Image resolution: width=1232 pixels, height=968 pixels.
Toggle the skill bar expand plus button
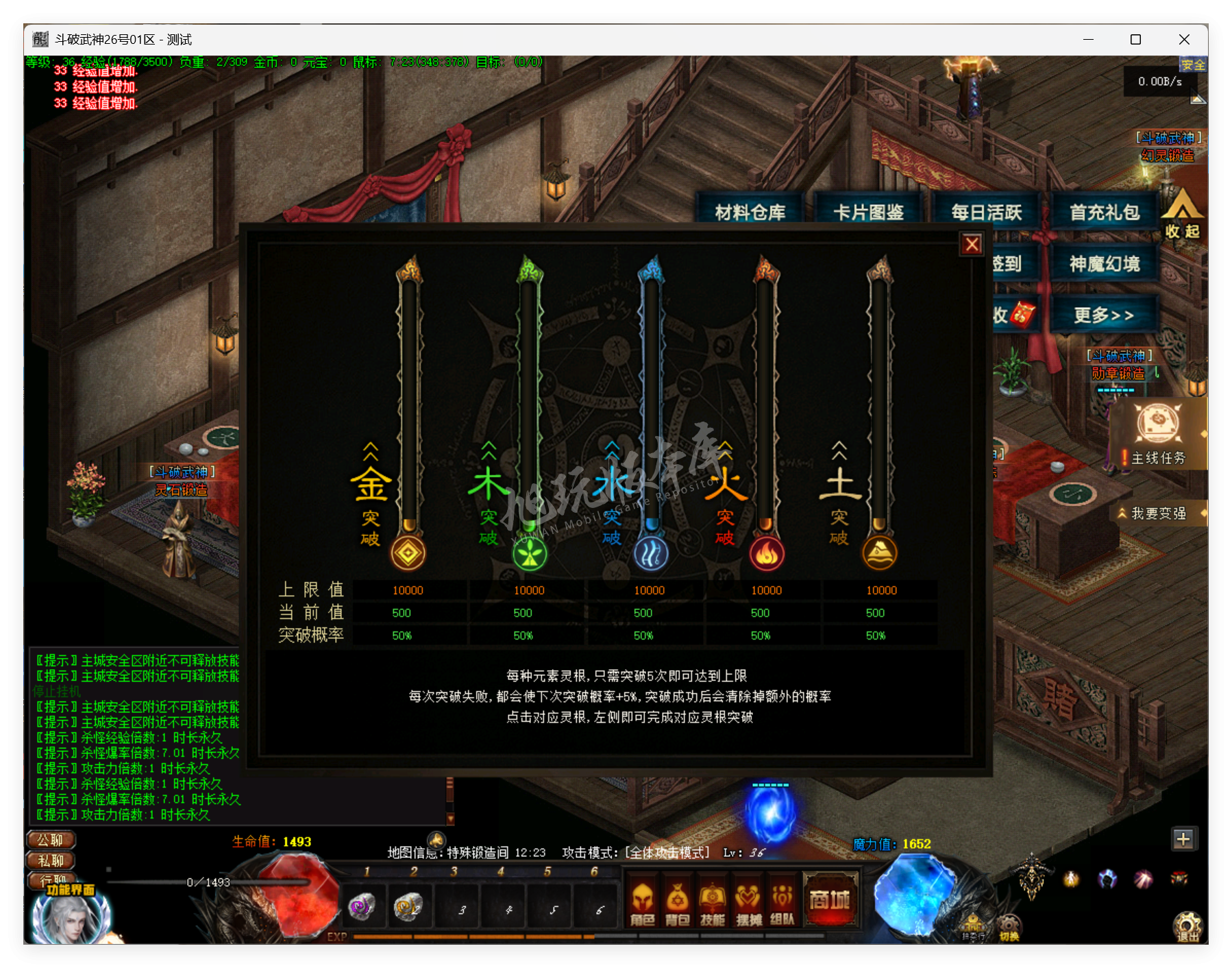pyautogui.click(x=1185, y=838)
